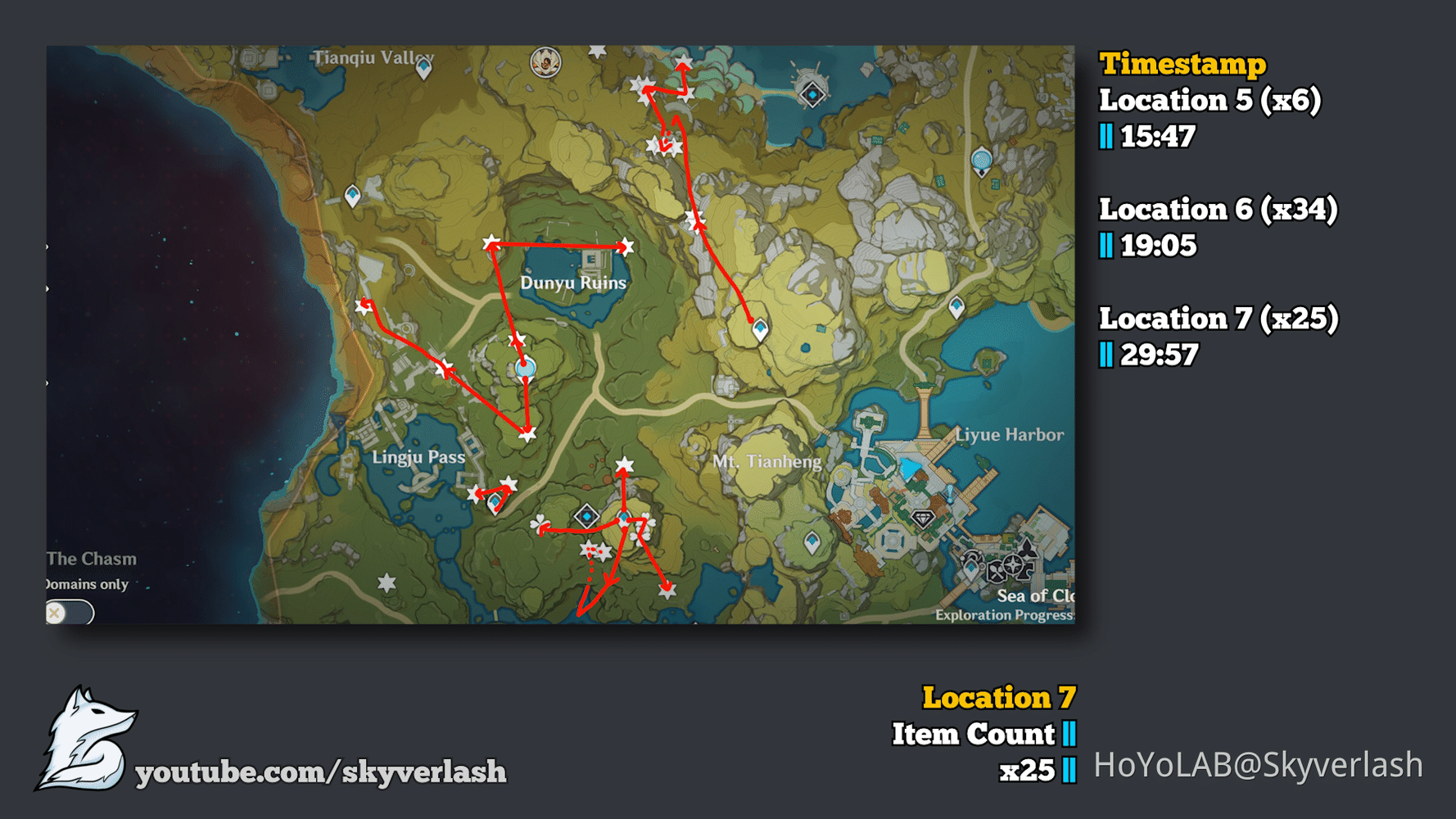Open the teleport waypoint southwest of Lingju Pass
This screenshot has width=1456, height=819.
click(x=493, y=504)
